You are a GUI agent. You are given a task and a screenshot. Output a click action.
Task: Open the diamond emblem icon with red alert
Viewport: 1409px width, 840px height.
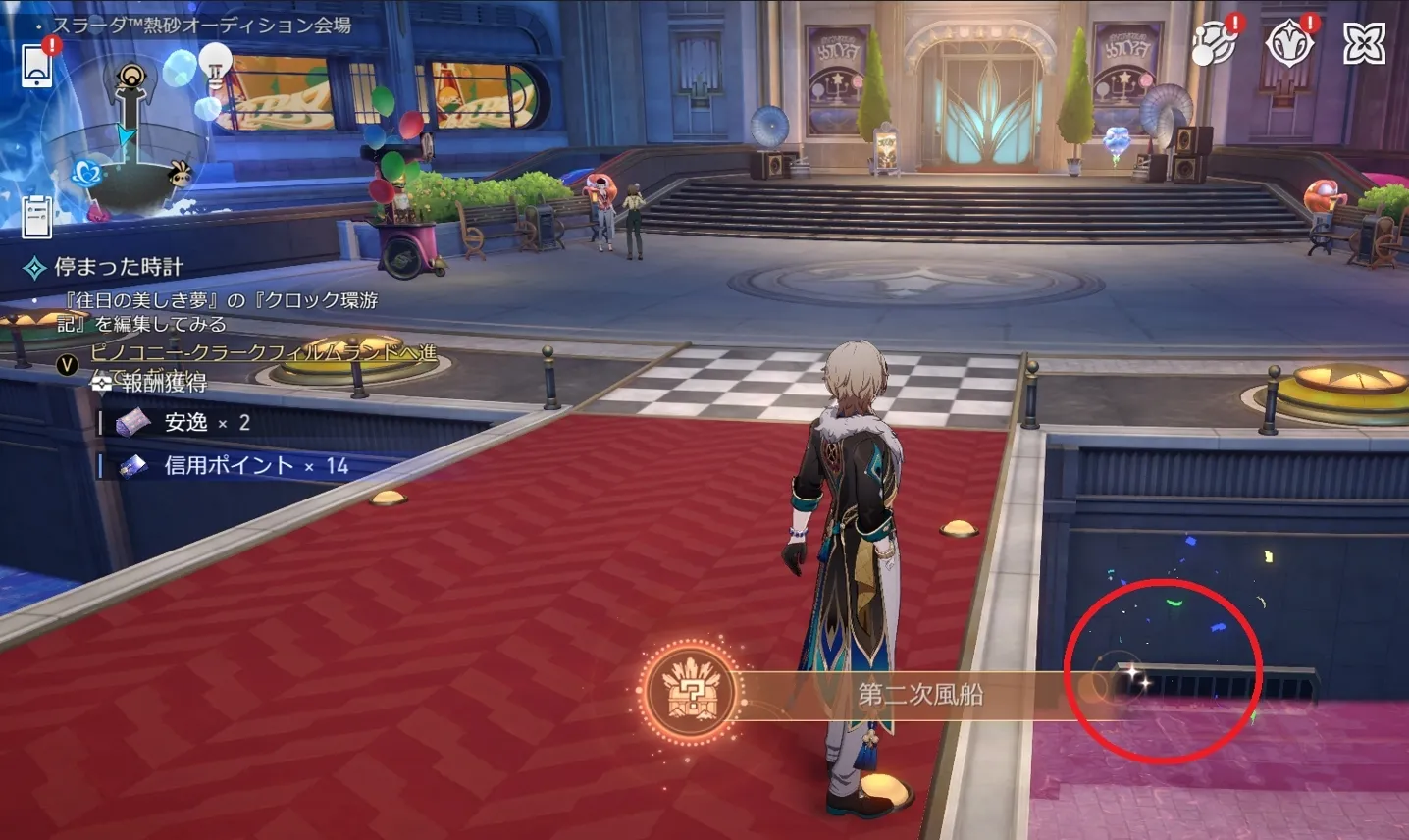click(1288, 42)
